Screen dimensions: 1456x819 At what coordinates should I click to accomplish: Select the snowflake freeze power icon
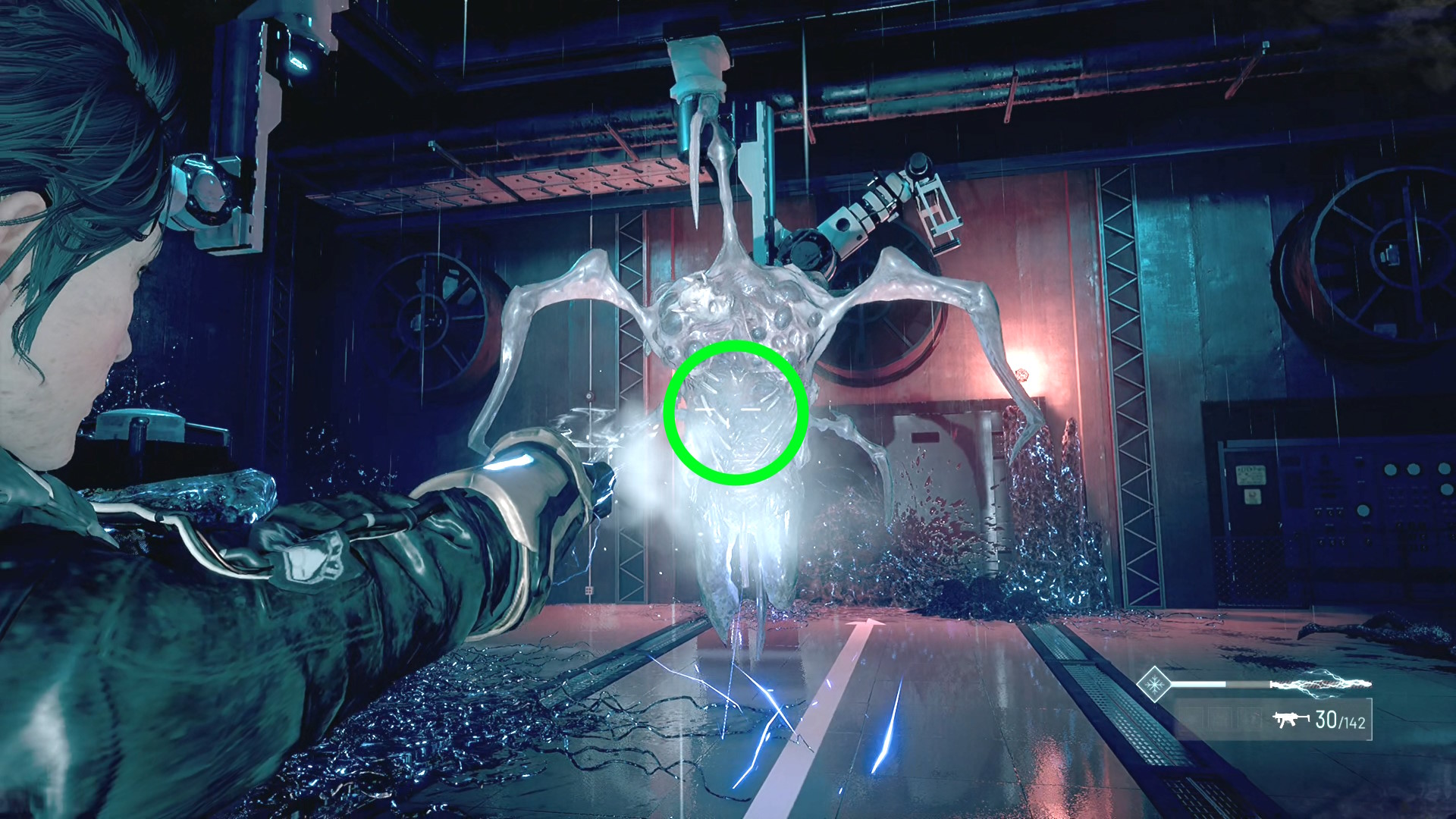tap(1154, 685)
